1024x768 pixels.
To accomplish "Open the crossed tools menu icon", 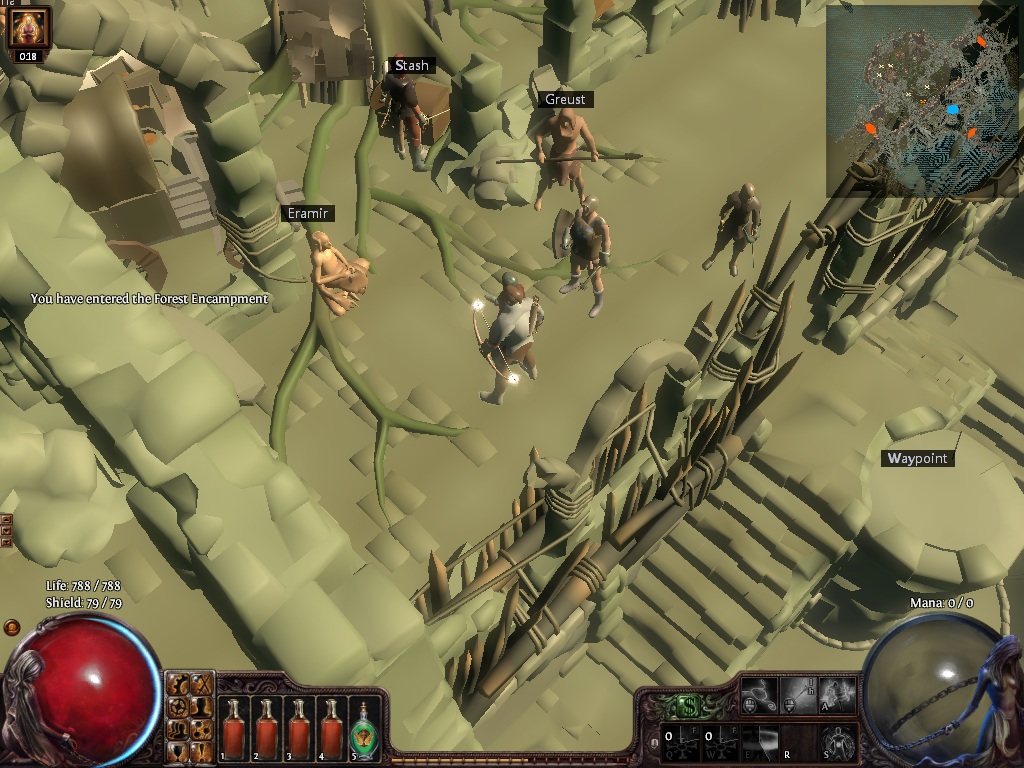I will pyautogui.click(x=201, y=684).
